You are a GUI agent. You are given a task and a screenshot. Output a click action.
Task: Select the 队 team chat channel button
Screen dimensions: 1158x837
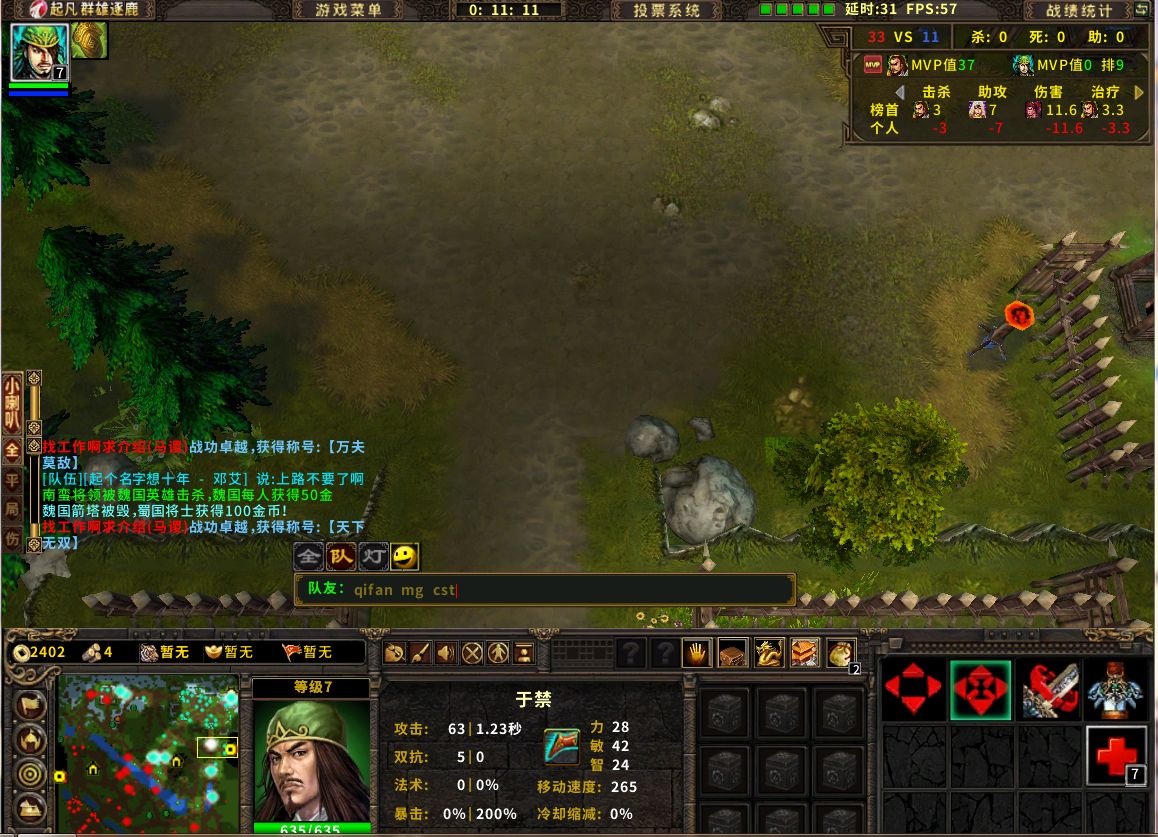tap(342, 556)
